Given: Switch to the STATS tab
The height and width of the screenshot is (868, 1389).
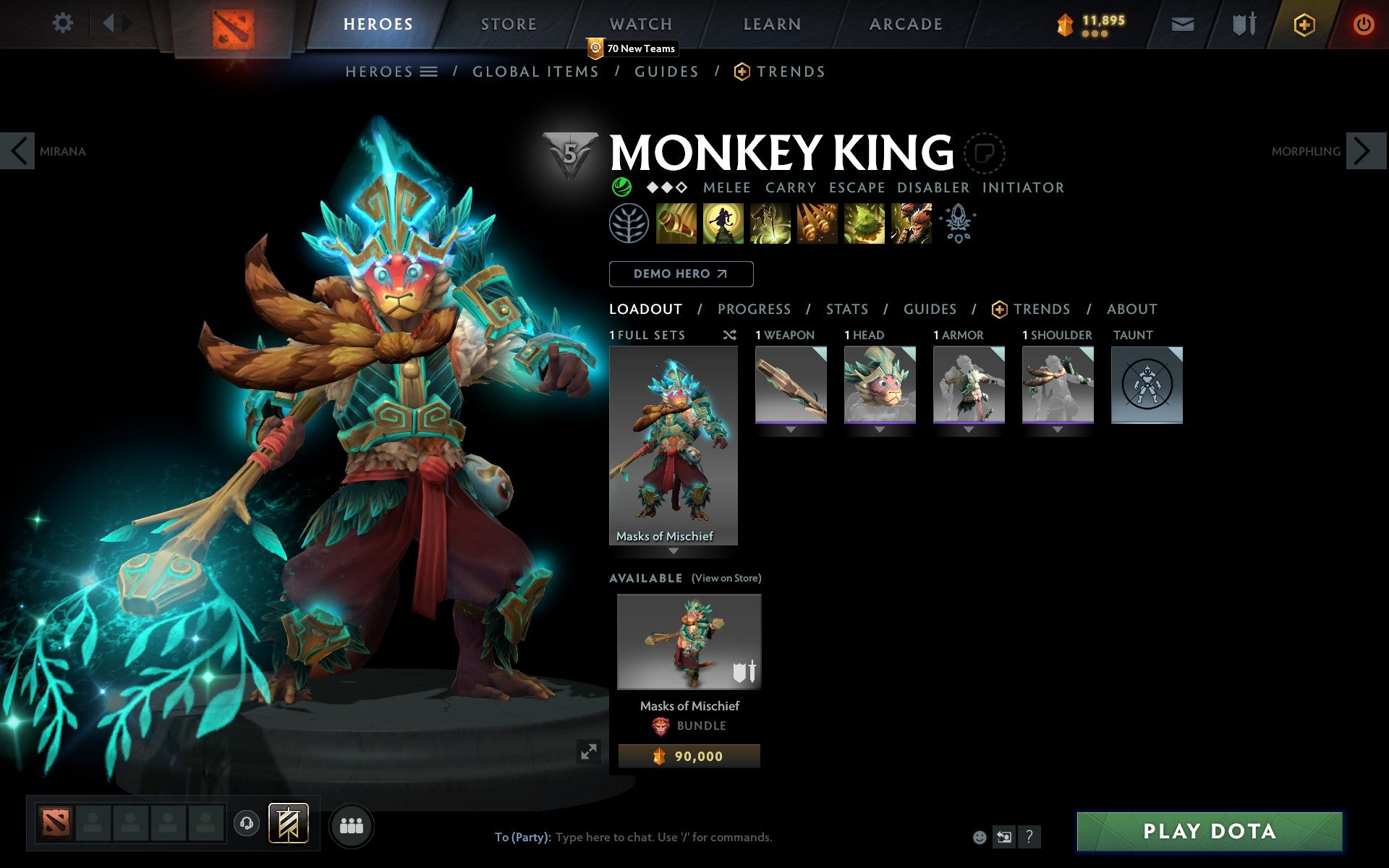Looking at the screenshot, I should [x=846, y=309].
